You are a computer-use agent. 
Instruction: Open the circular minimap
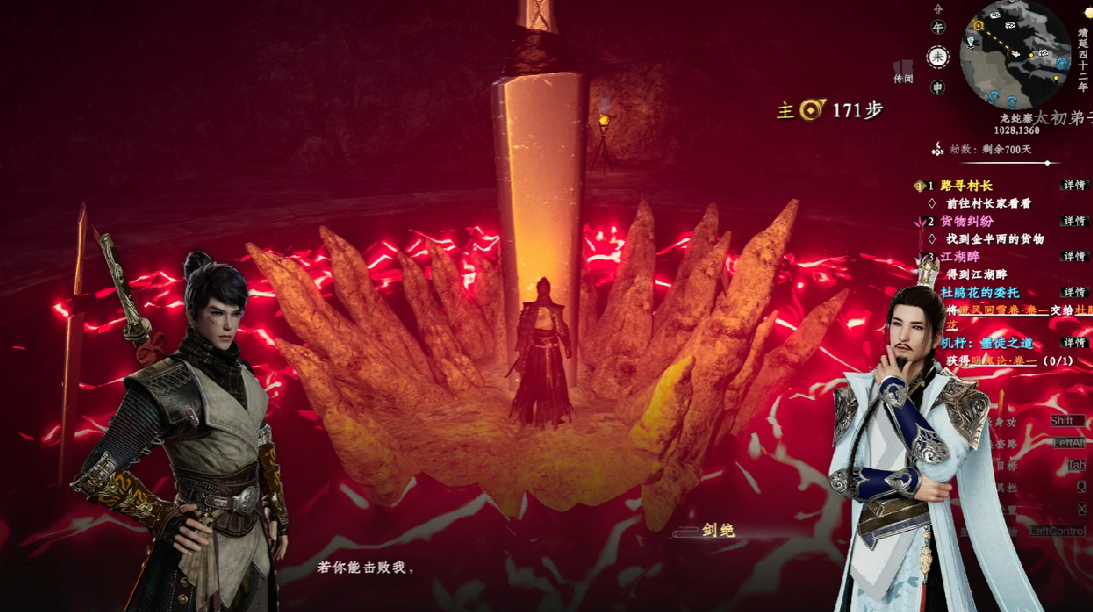pyautogui.click(x=1016, y=54)
